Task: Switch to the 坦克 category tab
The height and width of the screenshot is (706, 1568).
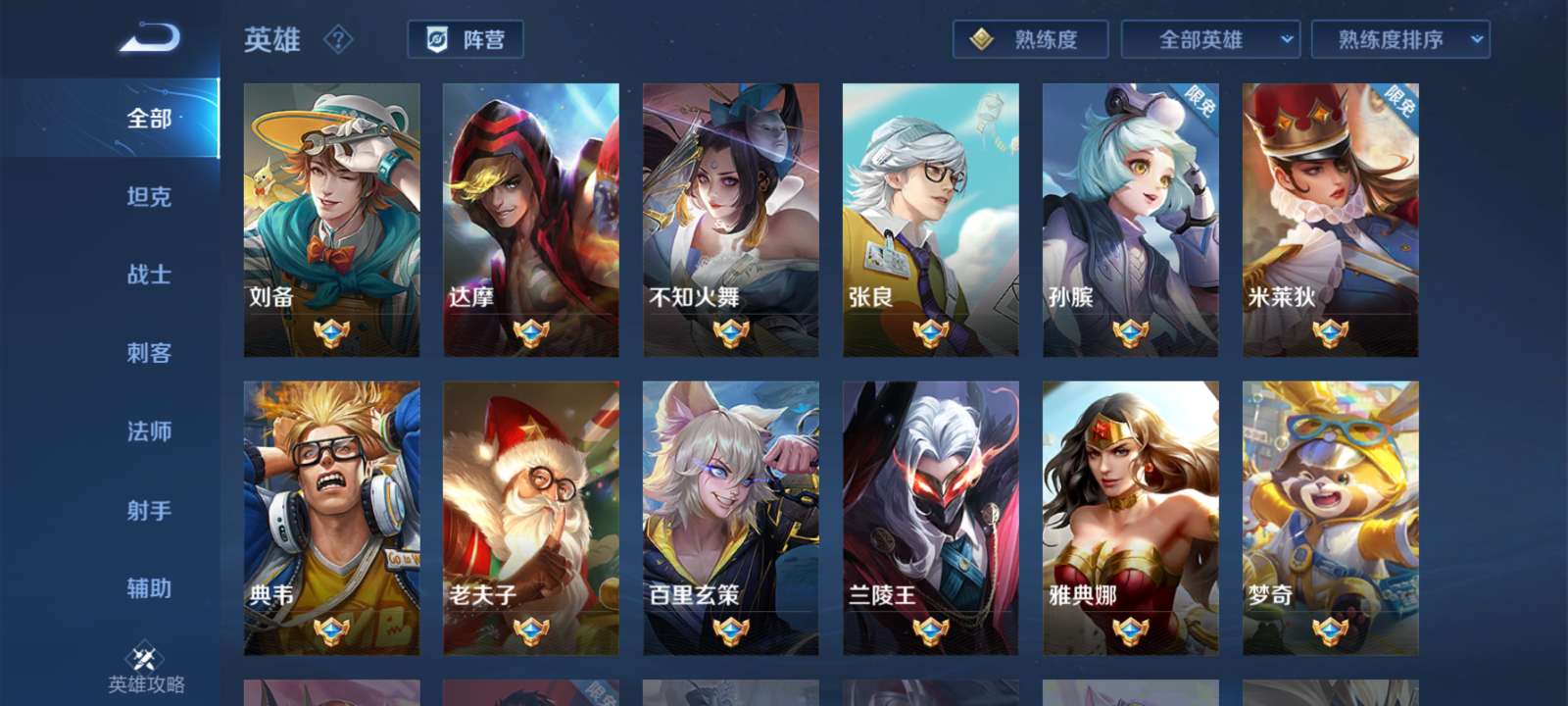Action: pyautogui.click(x=147, y=197)
